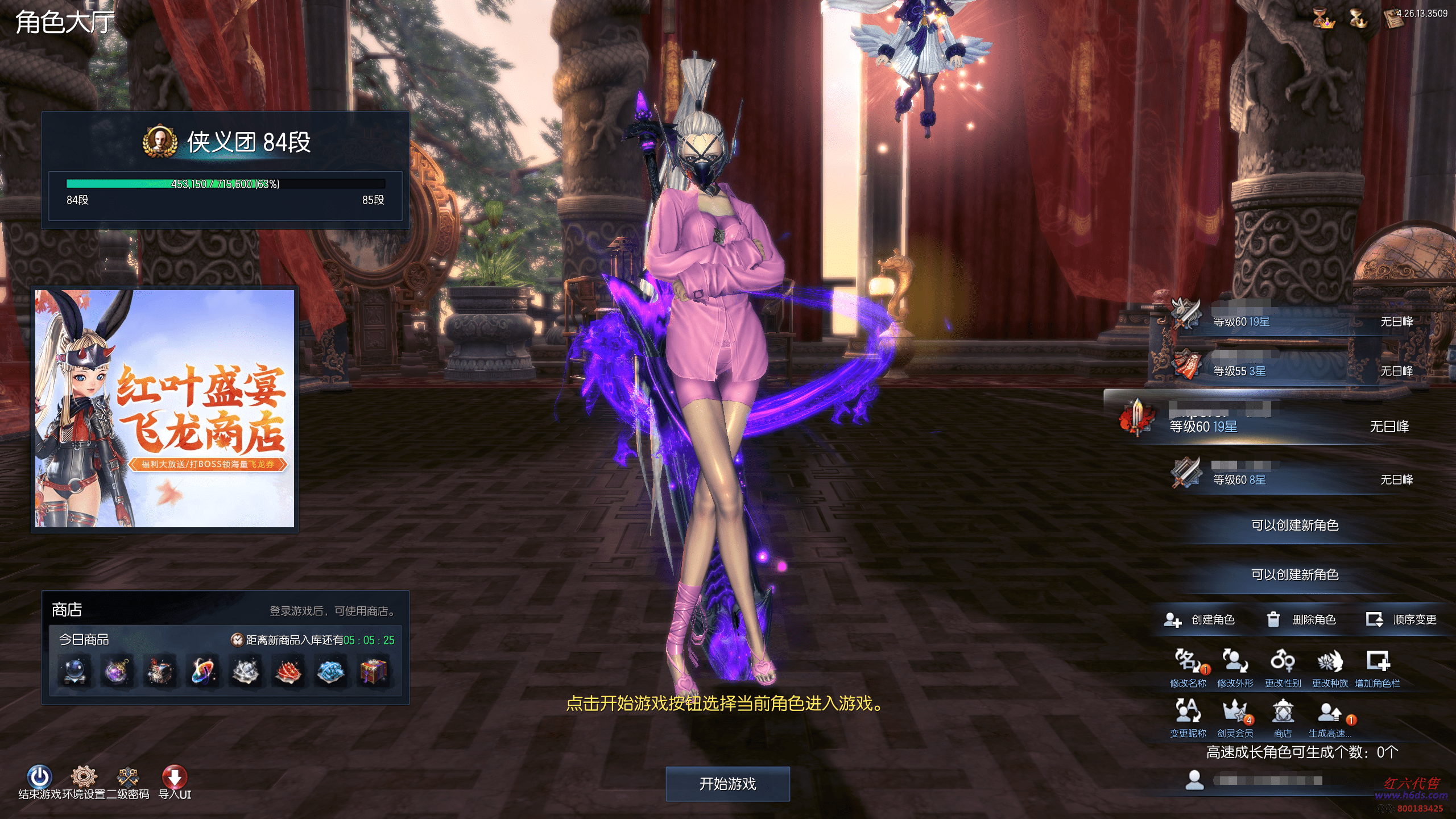Select 修改外形 appearance change icon
Screen dimensions: 1456x819
point(1235,663)
